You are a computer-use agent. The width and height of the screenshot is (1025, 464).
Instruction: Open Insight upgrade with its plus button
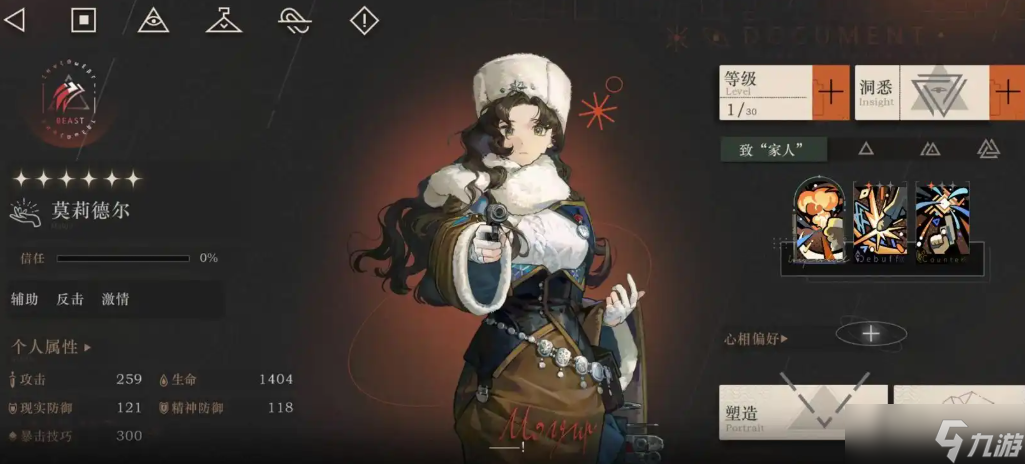(1007, 93)
